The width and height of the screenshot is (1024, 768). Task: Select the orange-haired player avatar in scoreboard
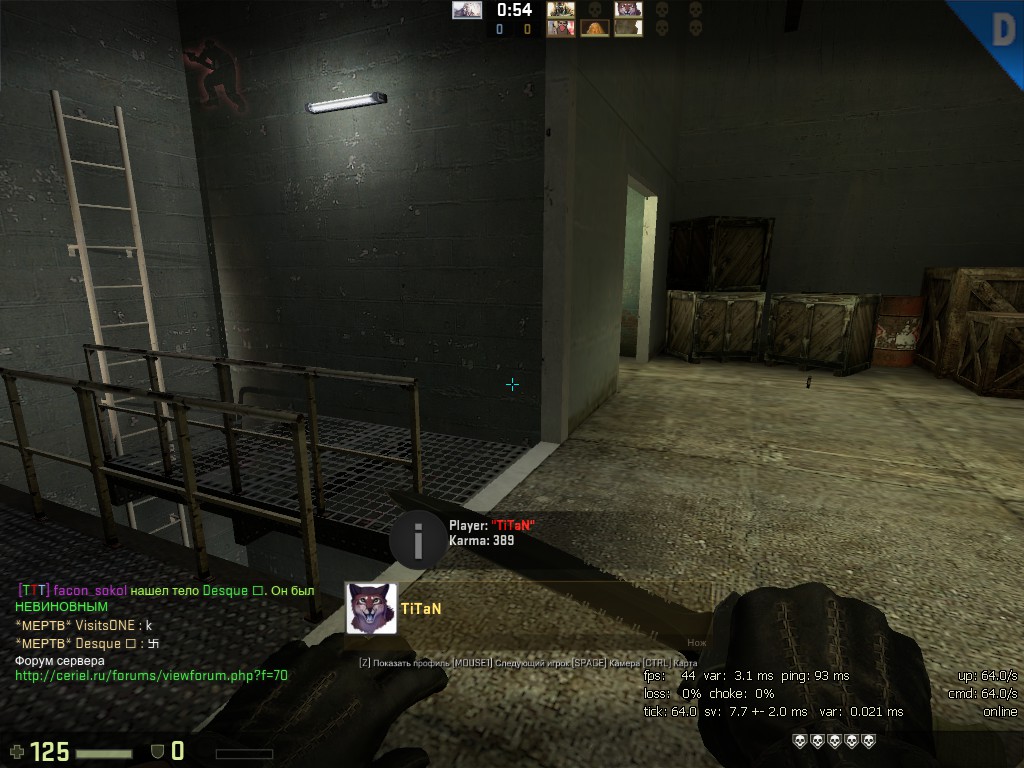[x=594, y=29]
